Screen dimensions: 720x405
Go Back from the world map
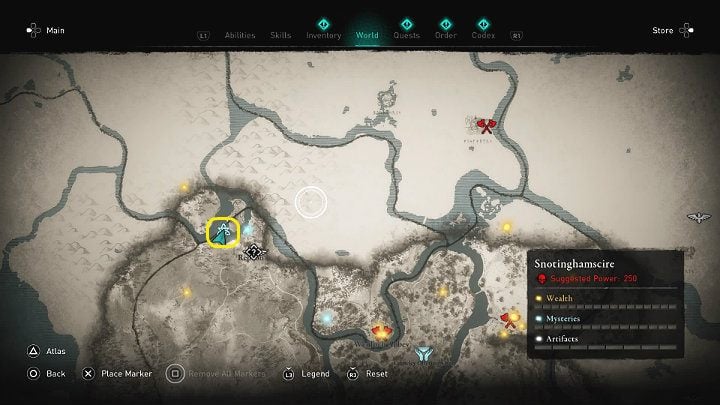47,373
